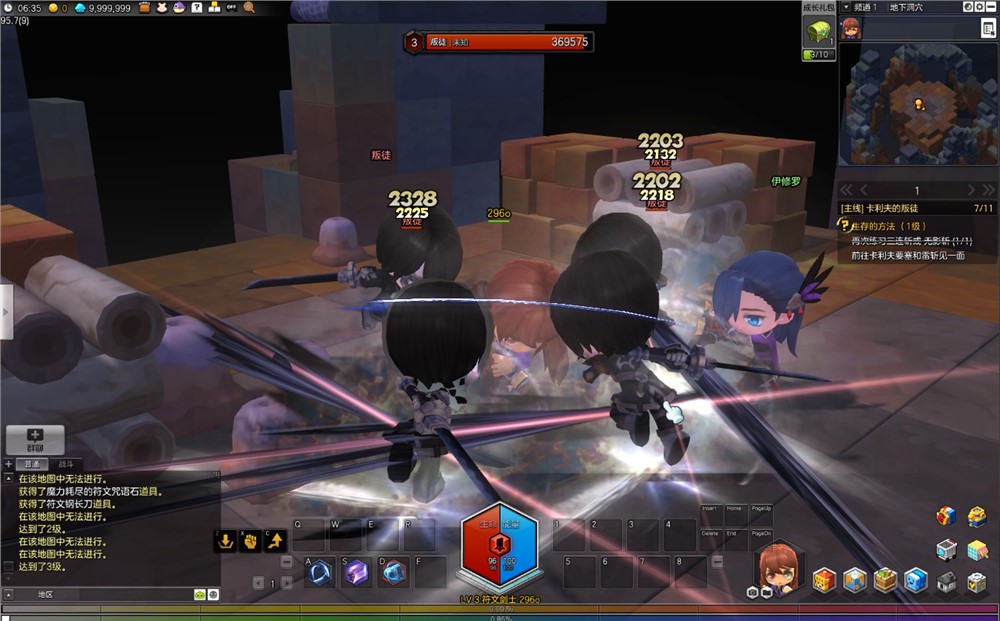Click the yellow up-arrow jump icon

(274, 541)
